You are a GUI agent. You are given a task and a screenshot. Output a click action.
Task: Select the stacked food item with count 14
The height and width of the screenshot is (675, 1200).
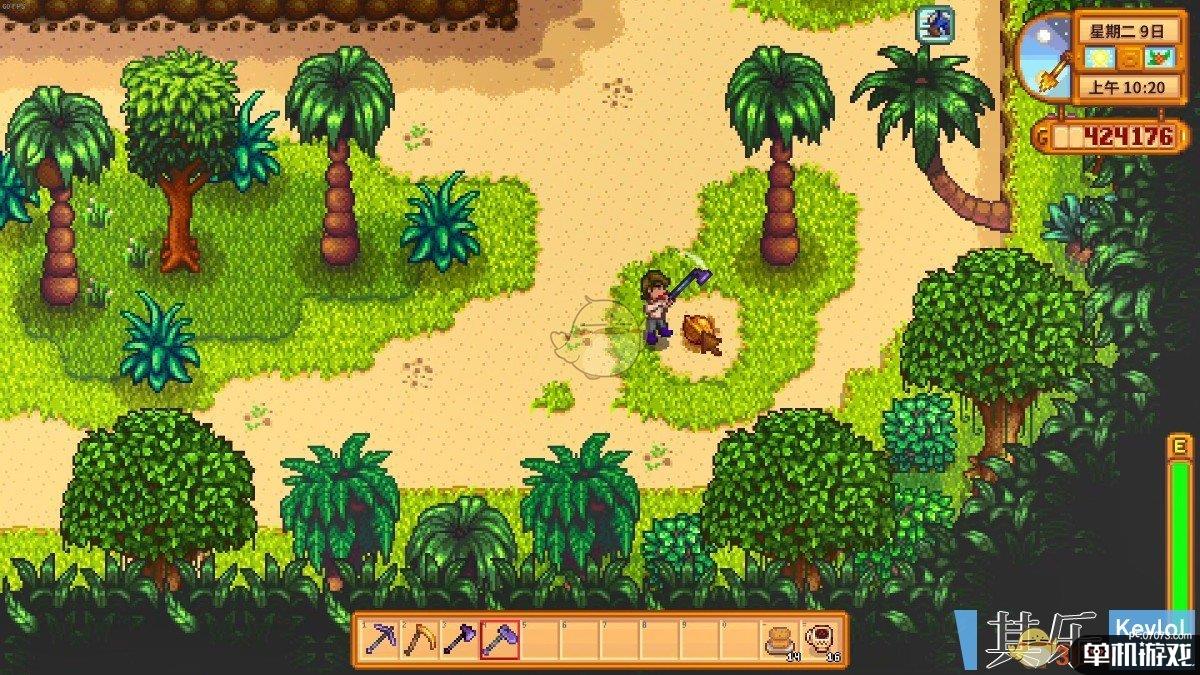[779, 639]
